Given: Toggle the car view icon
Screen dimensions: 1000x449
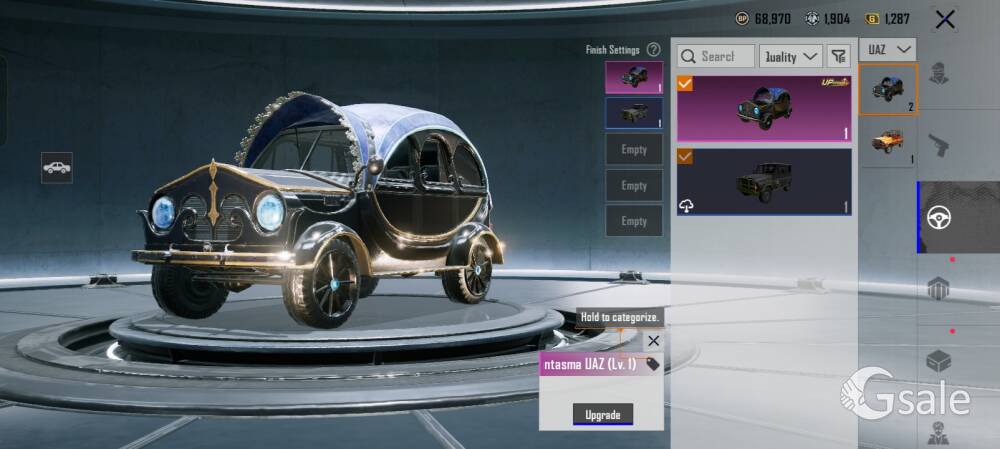Looking at the screenshot, I should pos(56,167).
